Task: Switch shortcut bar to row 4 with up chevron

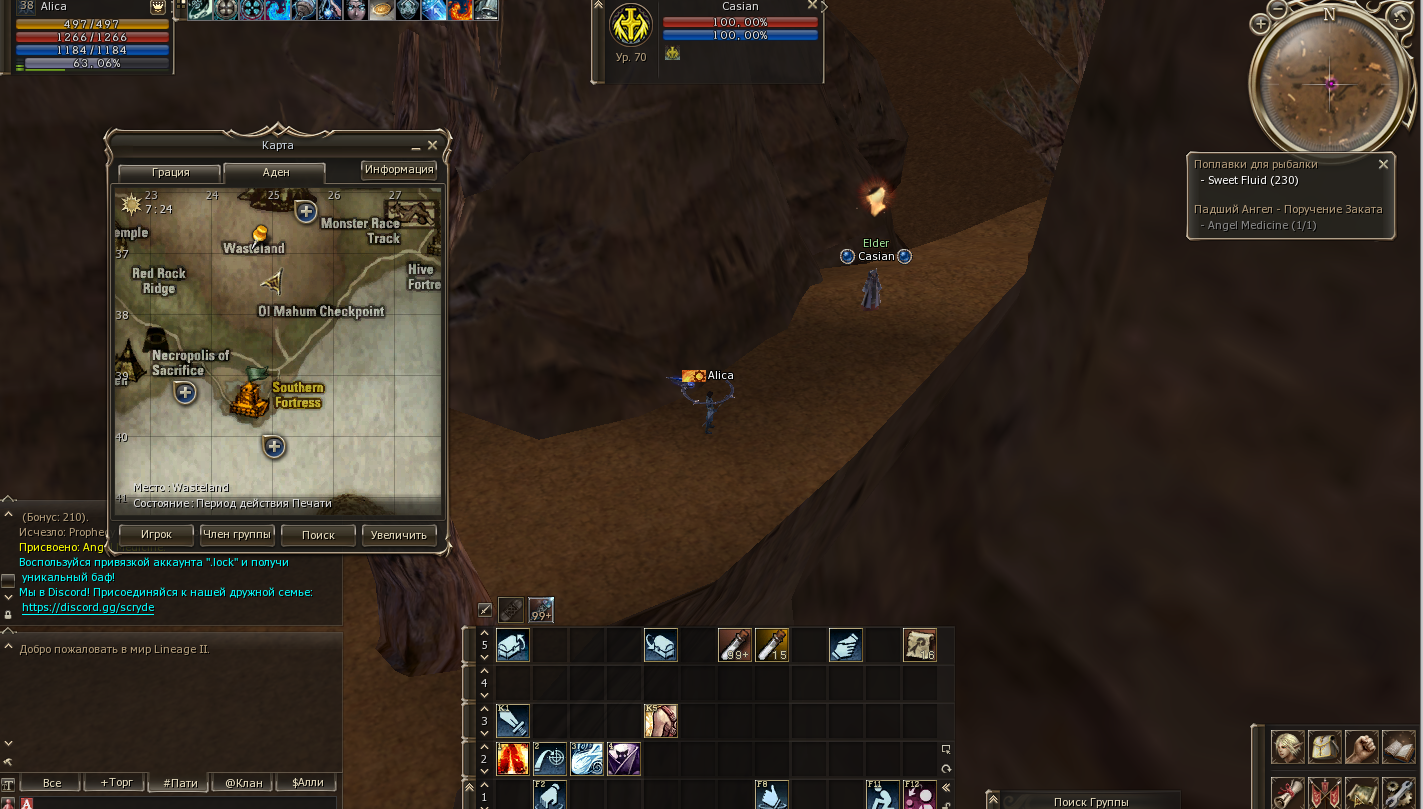Action: pyautogui.click(x=484, y=671)
